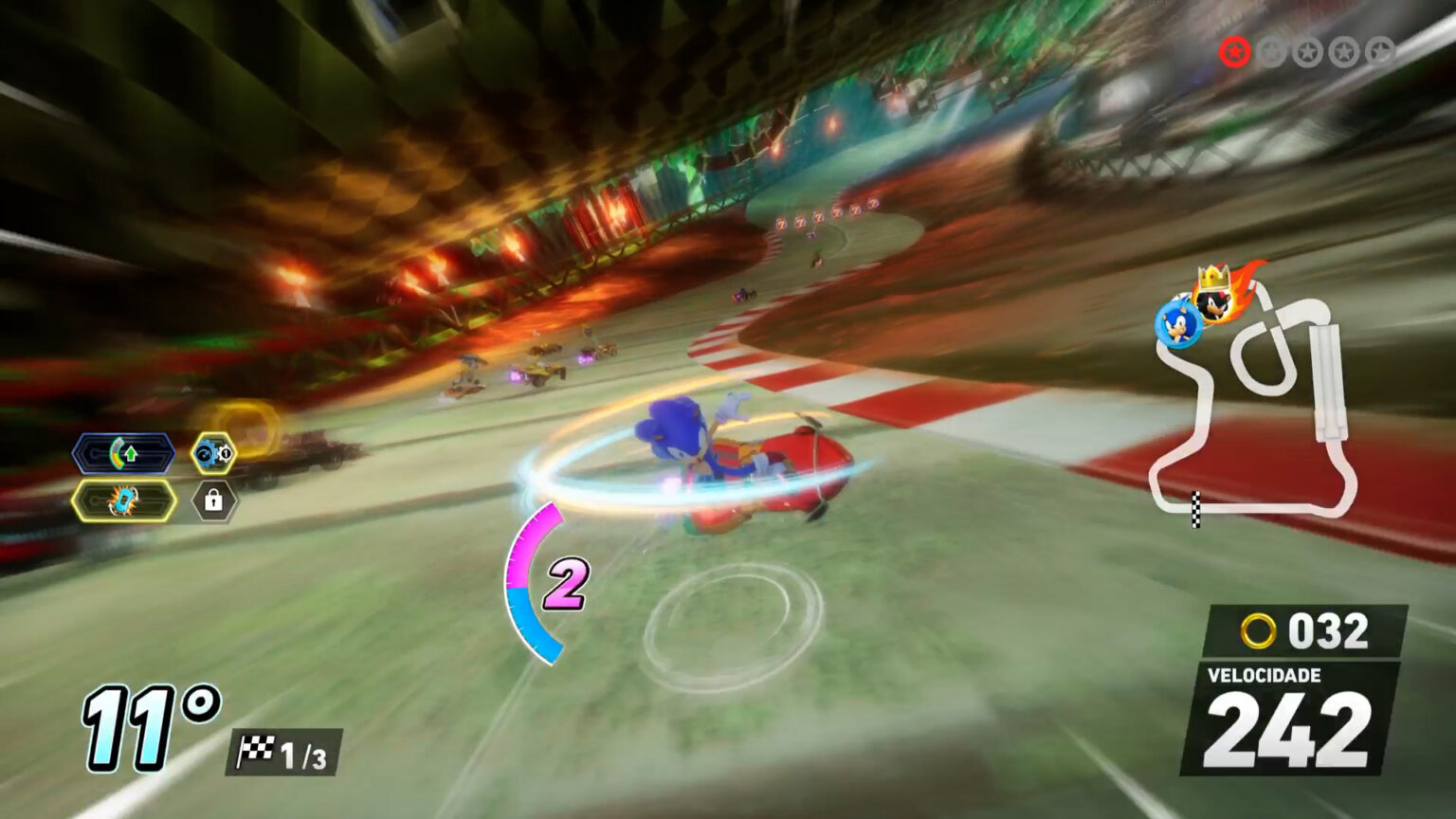
Task: Toggle the second star indicator
Action: [1272, 50]
